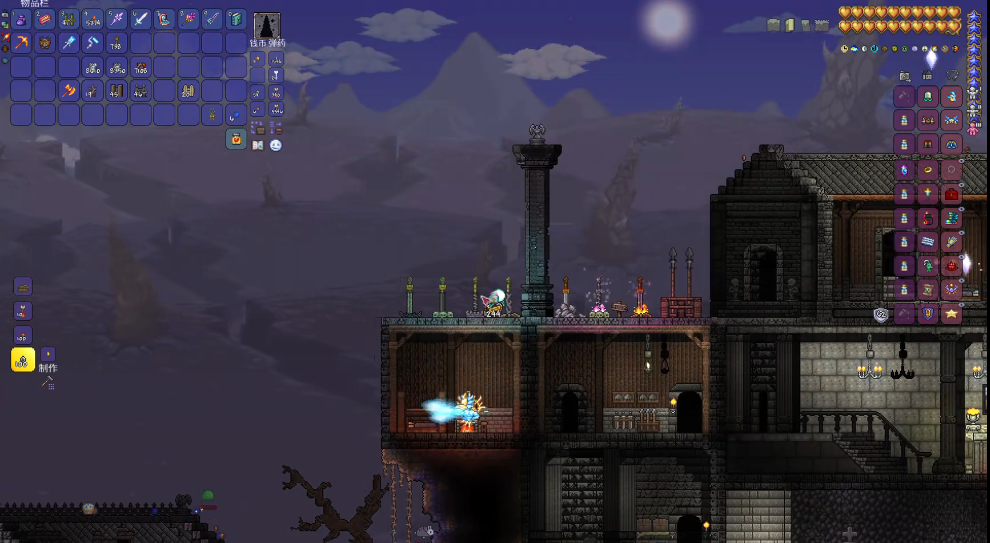Choose the torch crafting recipe
Viewport: 990px width, 543px height.
click(23, 310)
